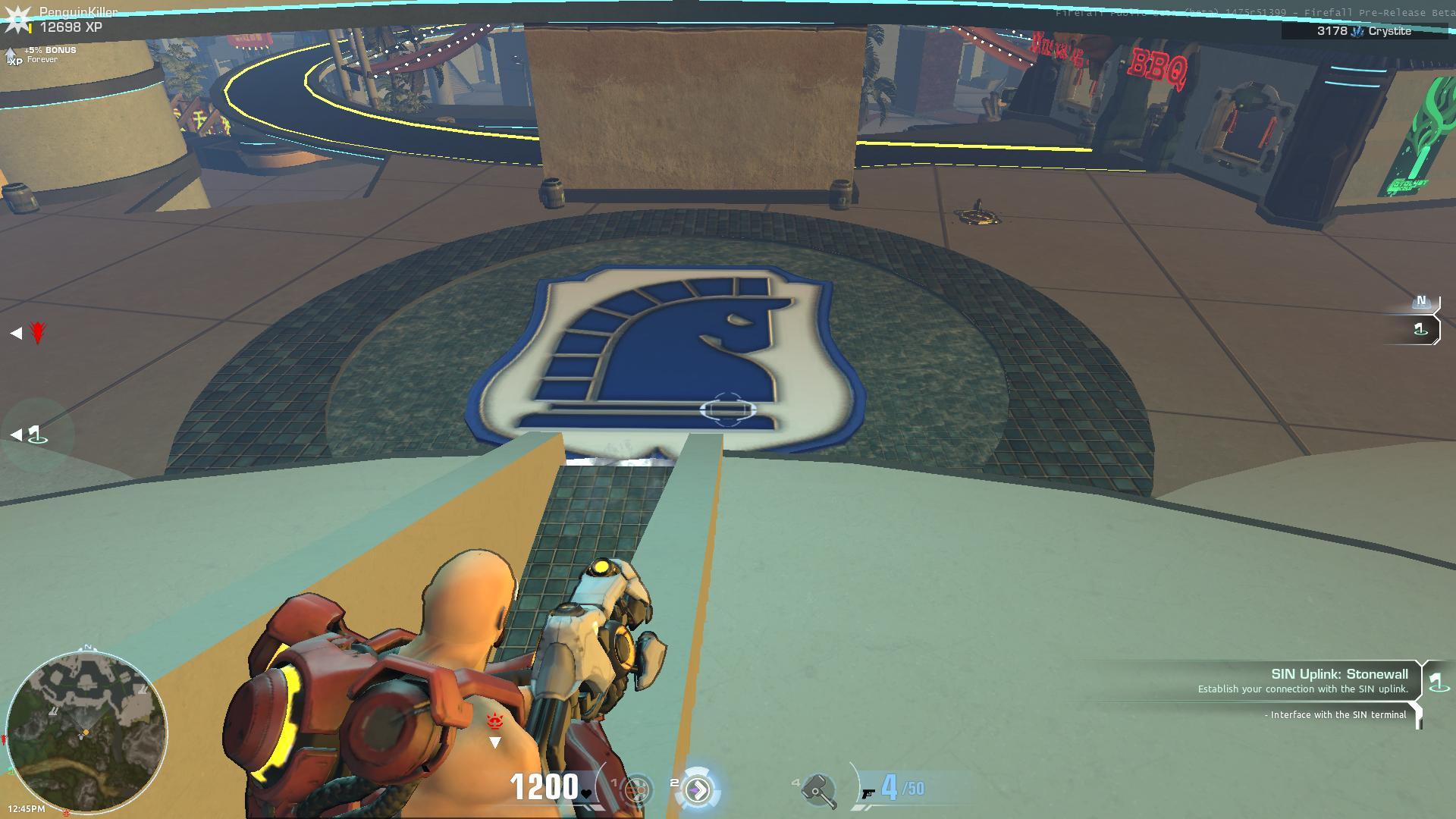Activate the dash ability in slot 2
1456x819 pixels.
698,789
